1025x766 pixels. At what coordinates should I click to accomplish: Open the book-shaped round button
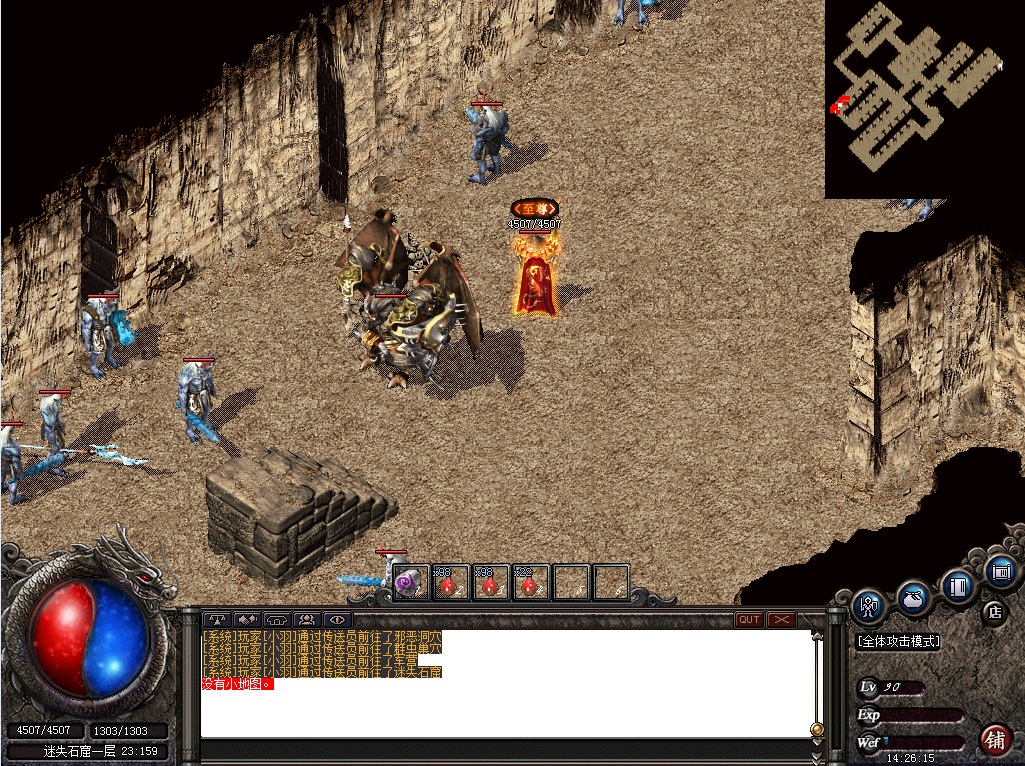point(958,586)
